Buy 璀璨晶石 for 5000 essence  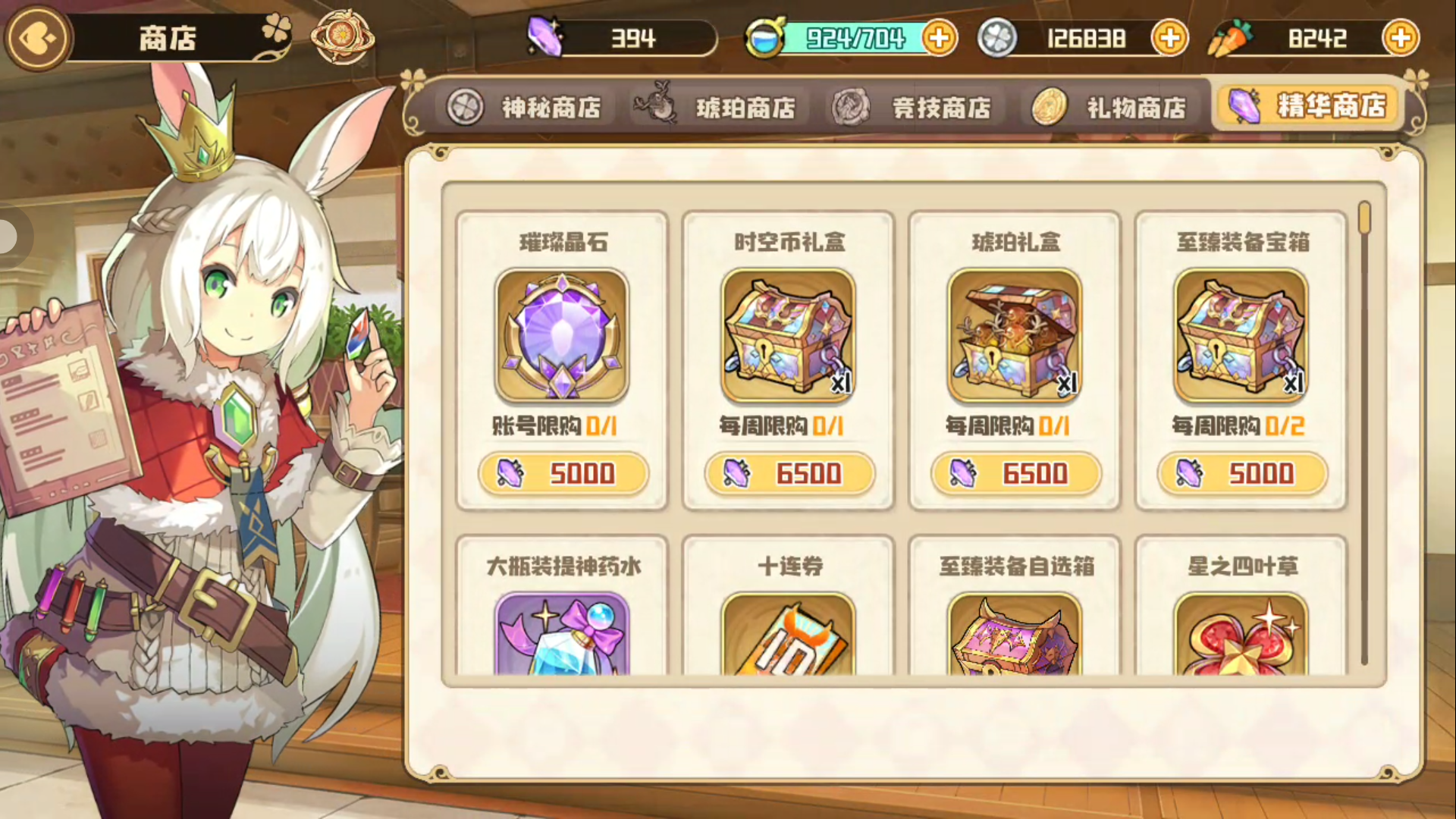564,473
